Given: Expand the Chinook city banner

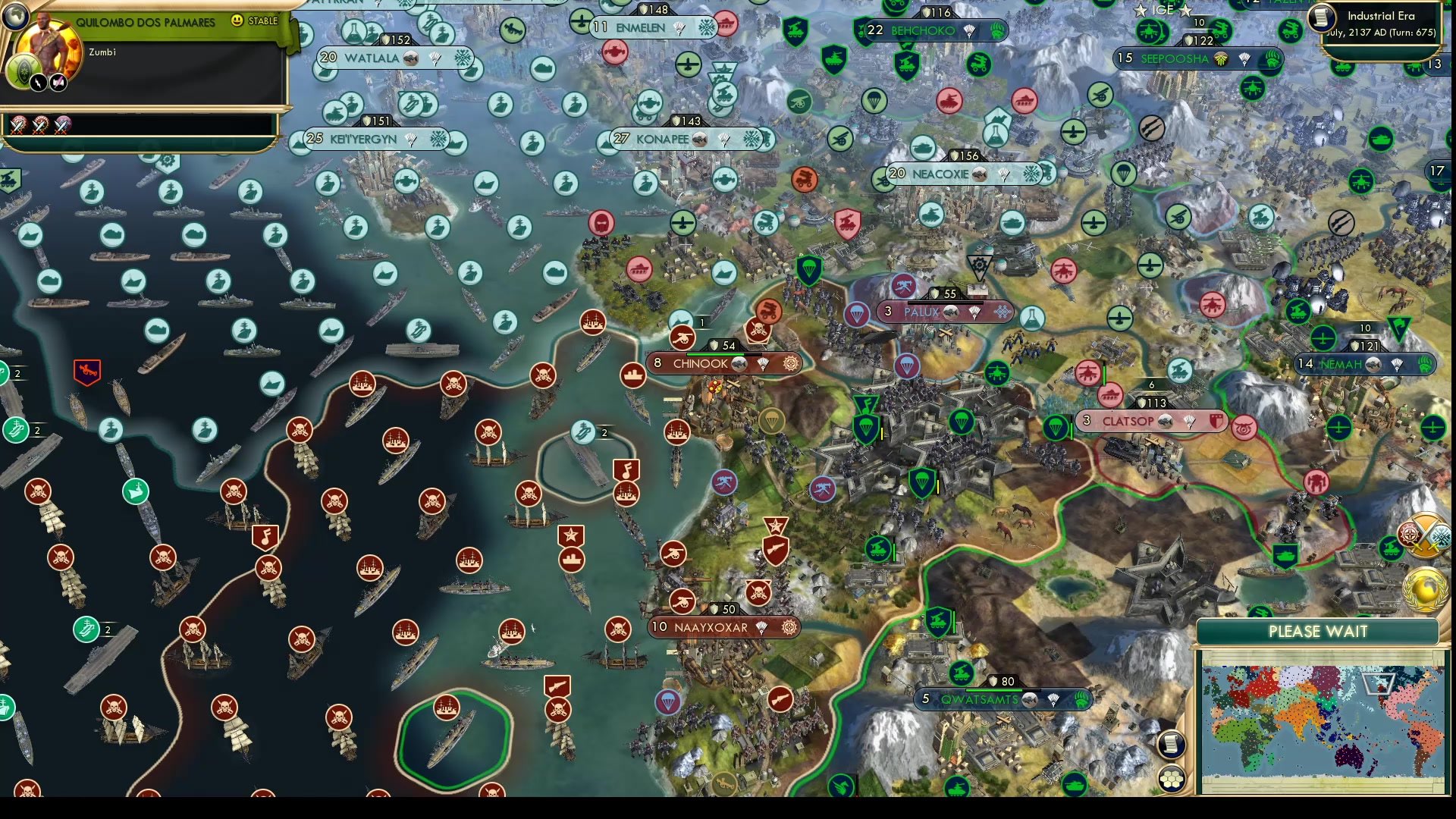Looking at the screenshot, I should click(696, 364).
